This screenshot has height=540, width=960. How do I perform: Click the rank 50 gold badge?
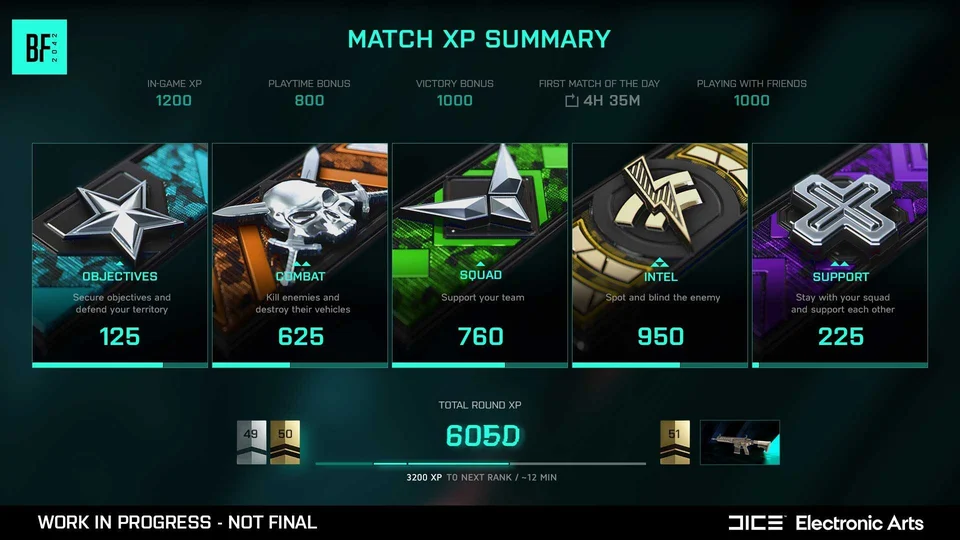285,442
